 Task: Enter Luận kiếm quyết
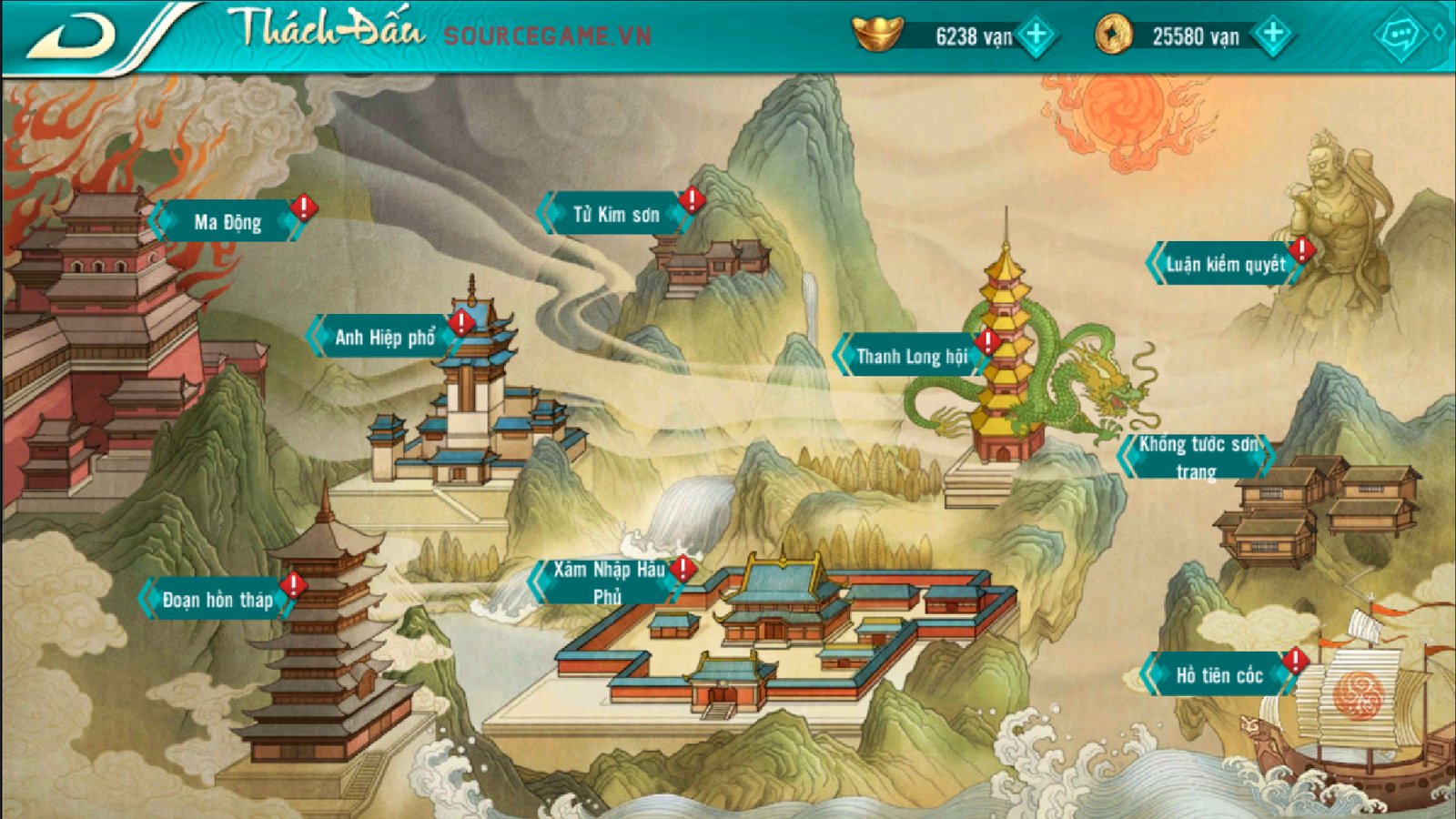click(1225, 265)
